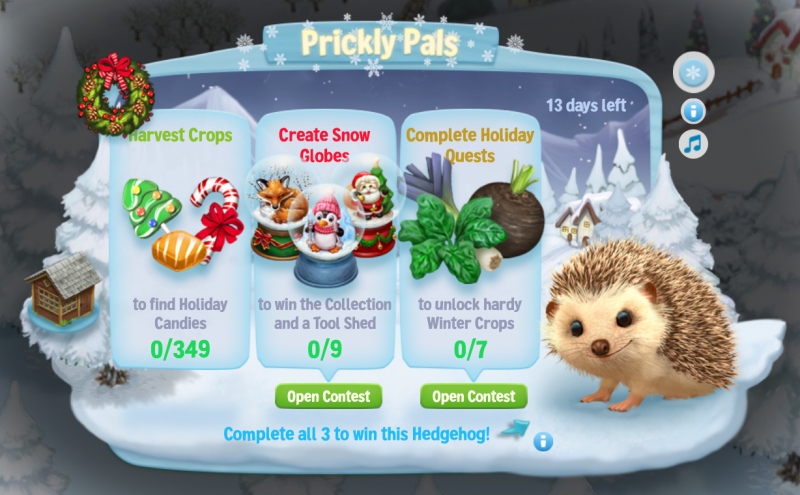Open the Create Snow Globes contest

click(328, 396)
